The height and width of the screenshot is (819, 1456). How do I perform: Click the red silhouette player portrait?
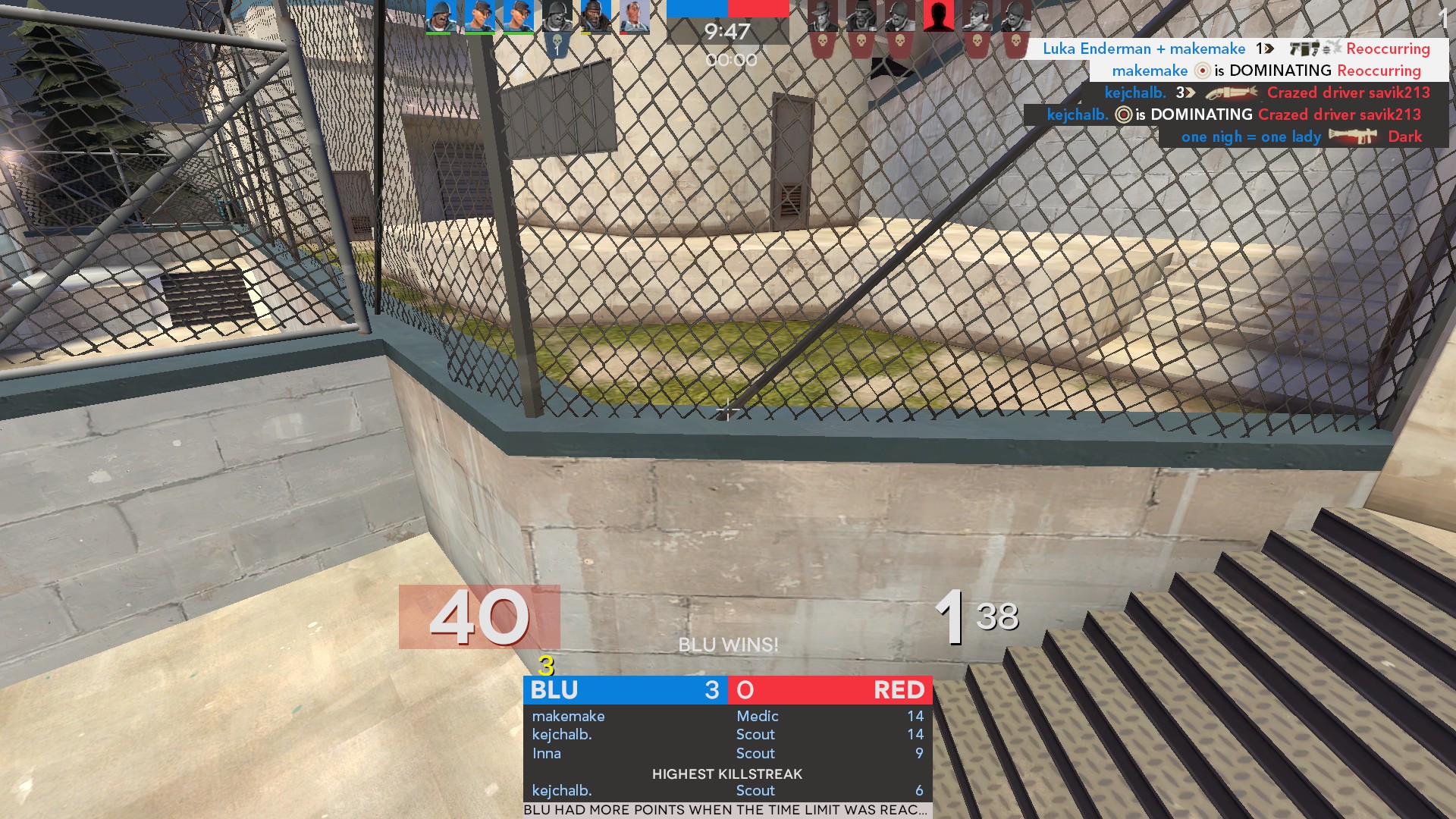coord(938,17)
